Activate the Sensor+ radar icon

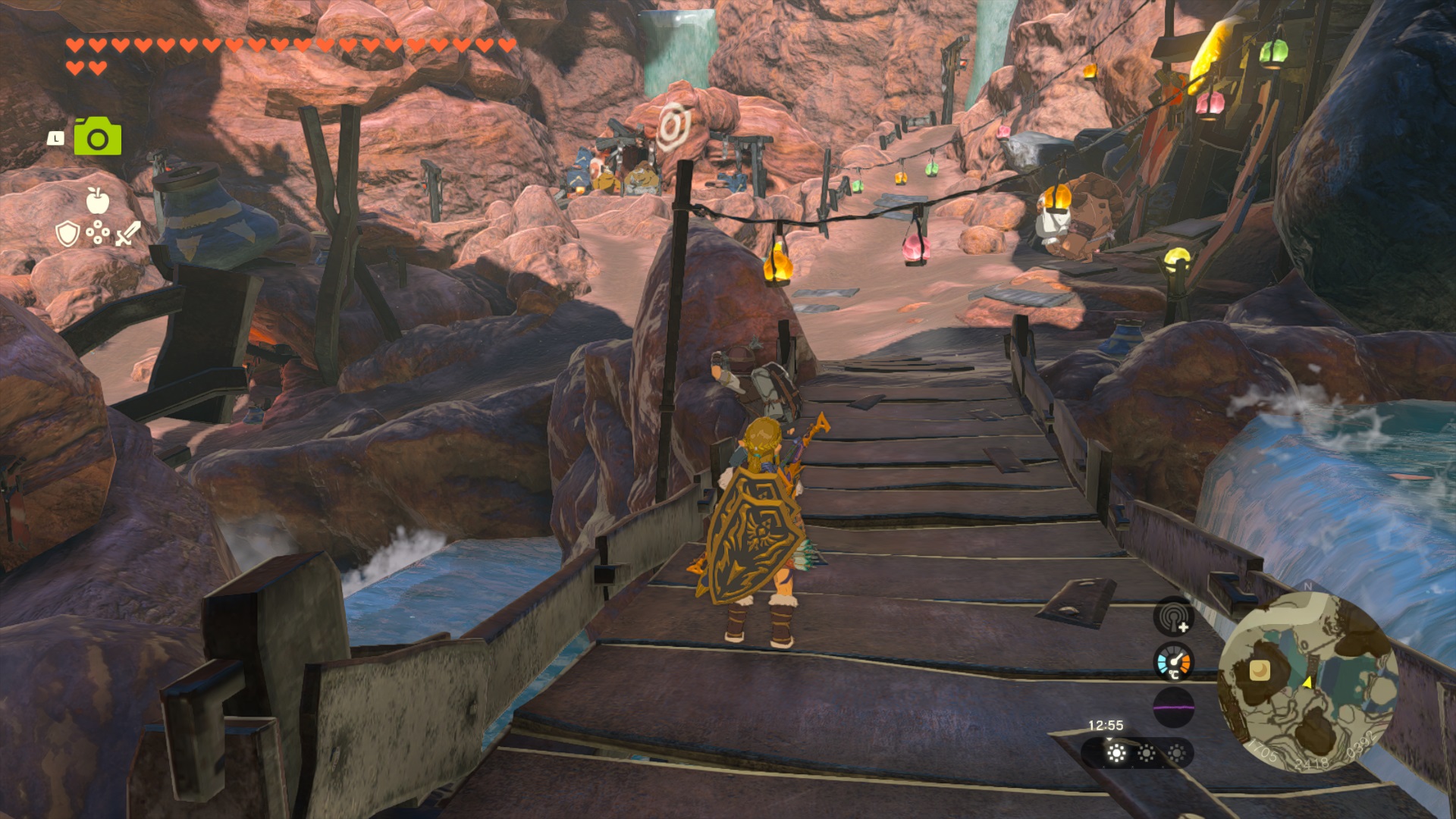pyautogui.click(x=1173, y=616)
